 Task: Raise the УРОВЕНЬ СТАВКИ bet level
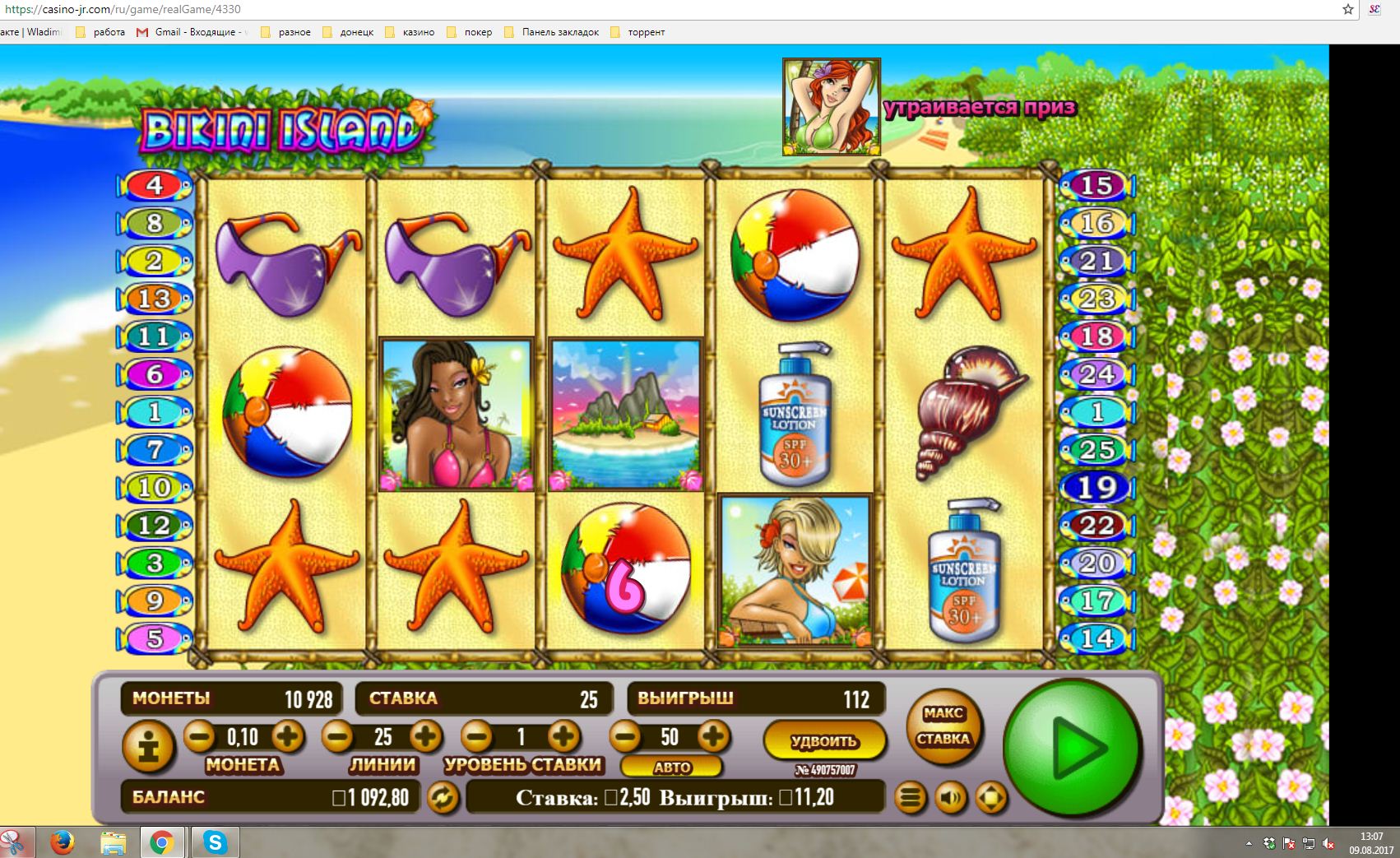563,735
